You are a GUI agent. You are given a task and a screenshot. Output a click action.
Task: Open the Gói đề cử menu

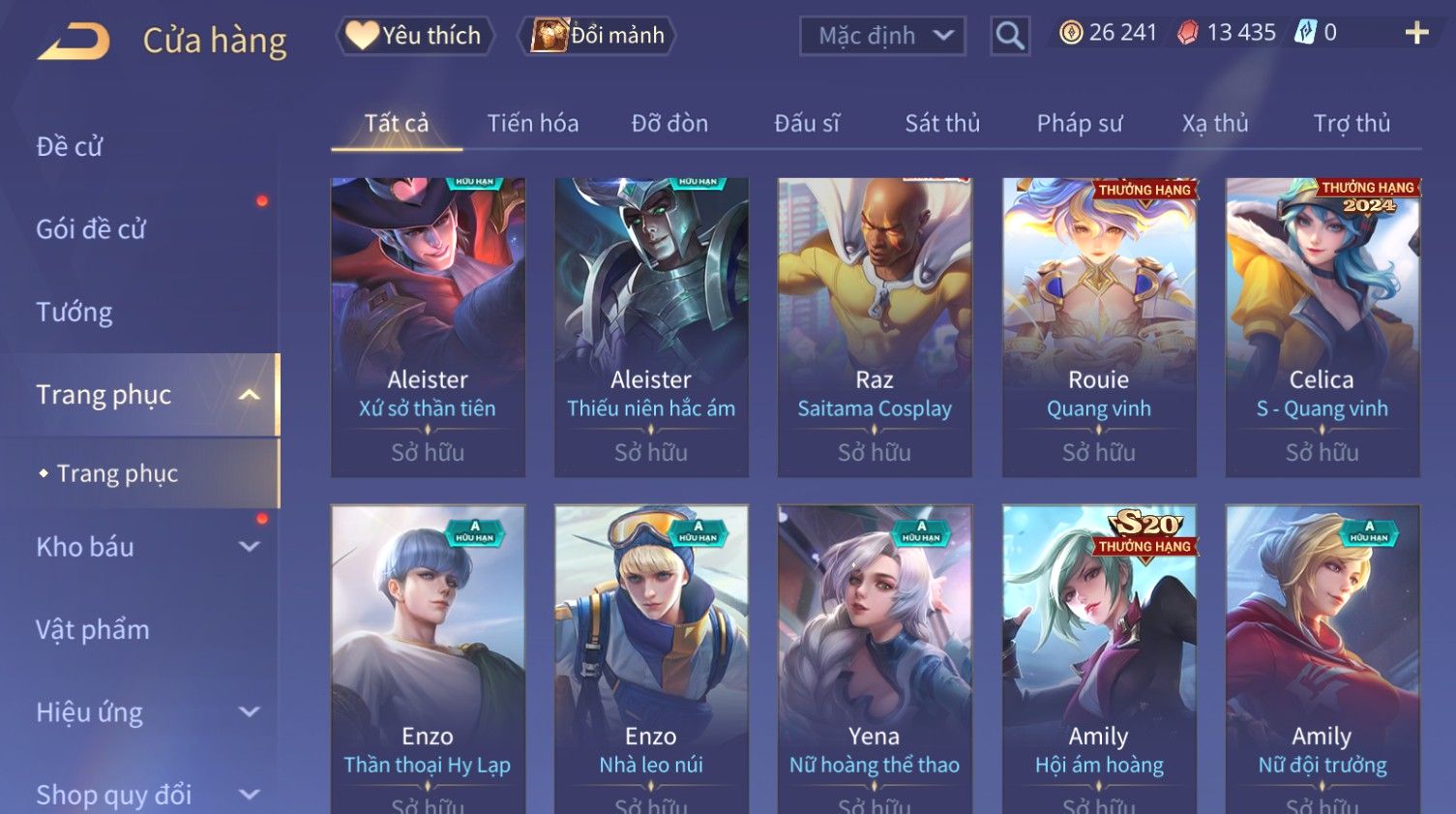pyautogui.click(x=91, y=229)
